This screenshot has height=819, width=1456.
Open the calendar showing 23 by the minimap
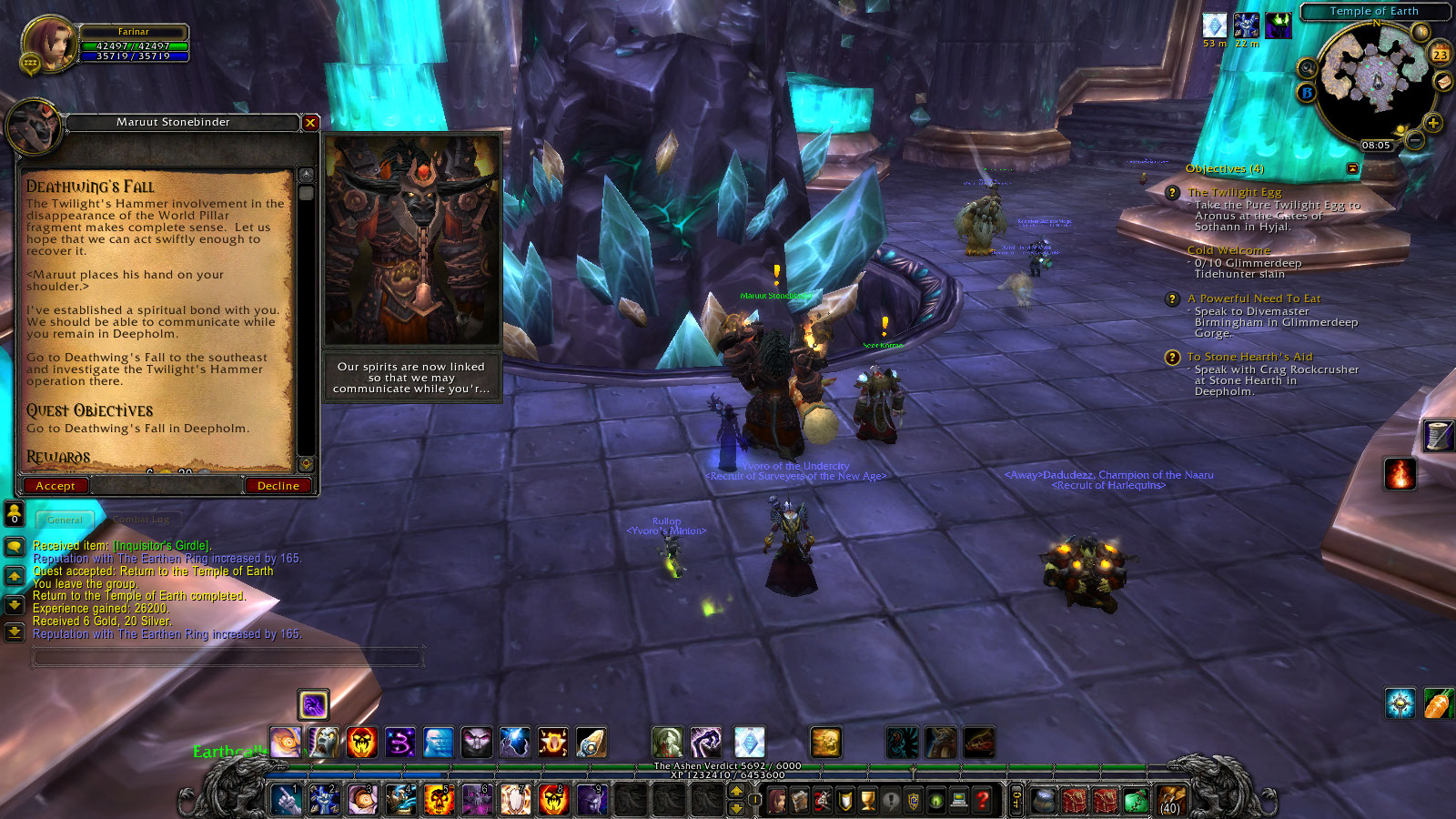(x=1440, y=53)
